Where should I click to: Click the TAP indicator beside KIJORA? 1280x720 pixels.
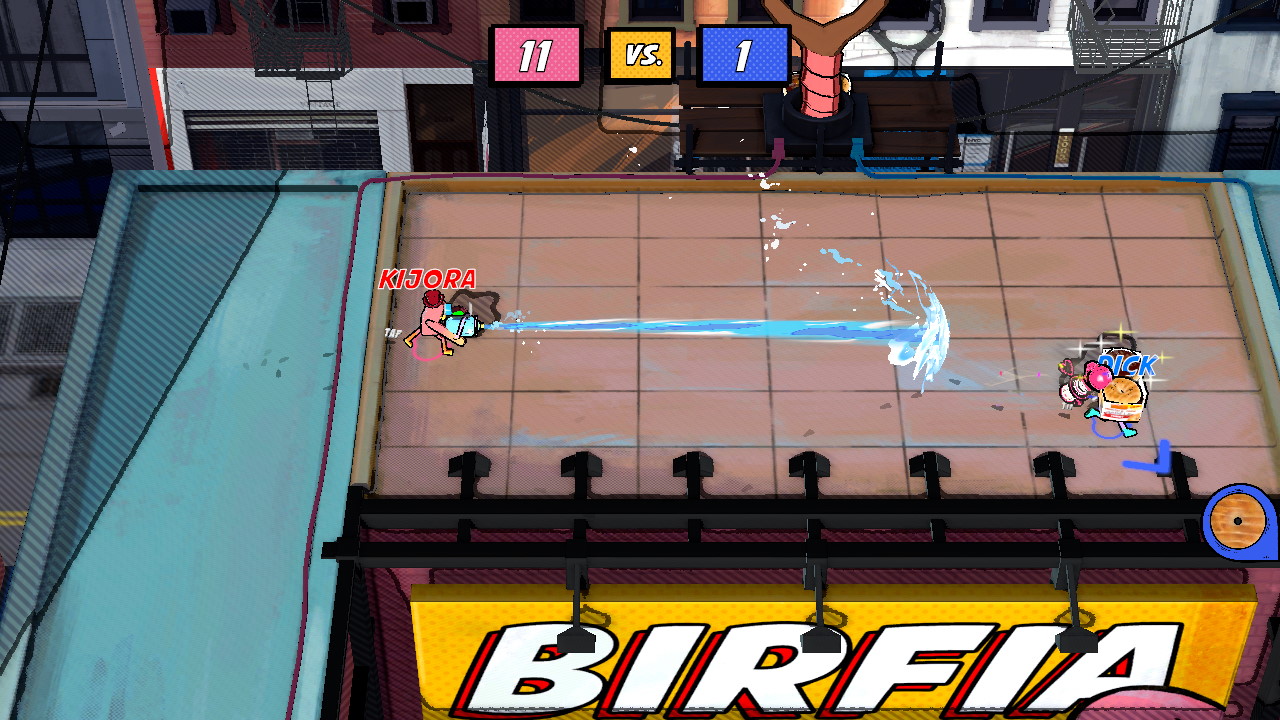click(392, 331)
